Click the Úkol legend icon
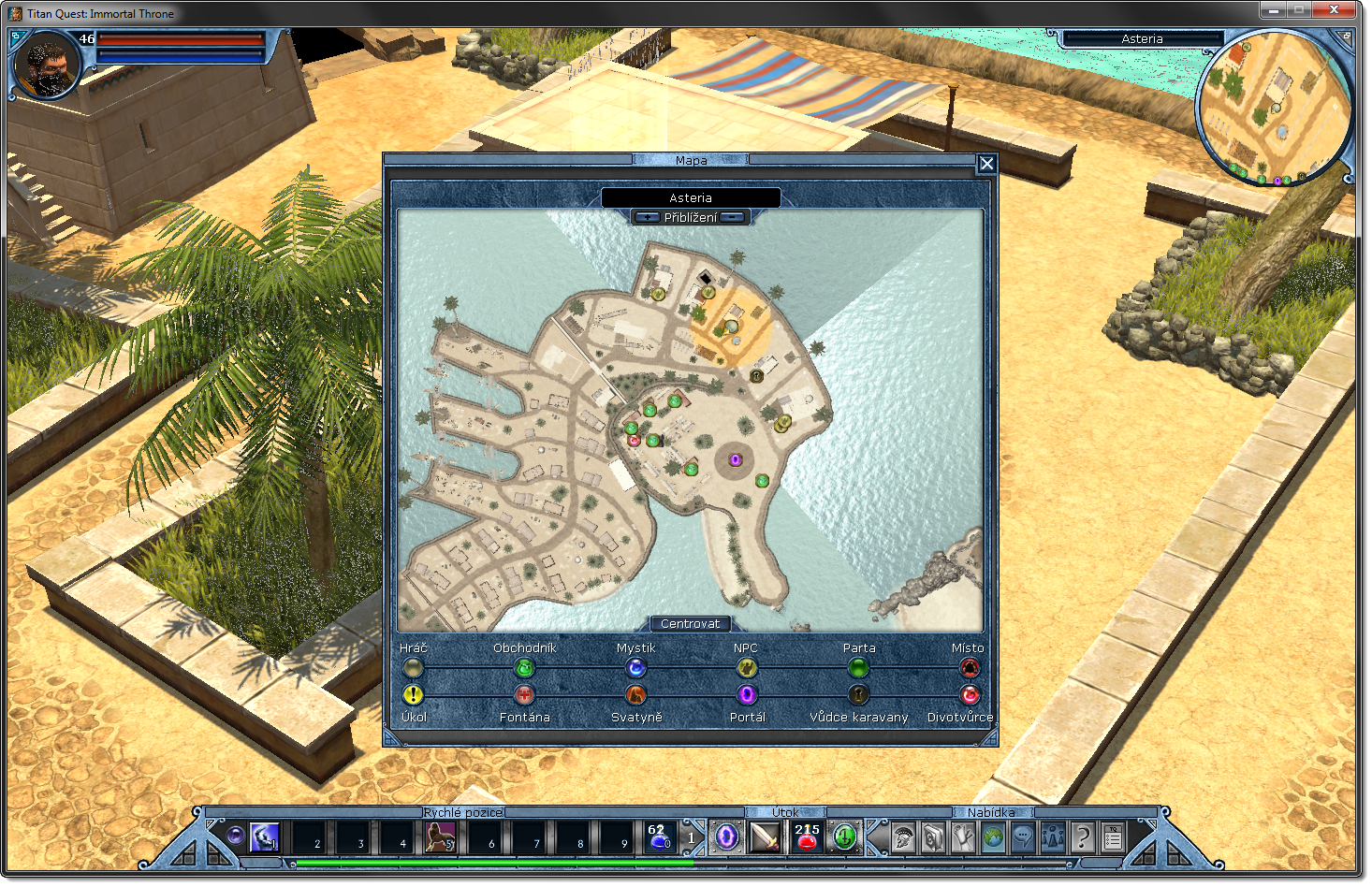Image resolution: width=1372 pixels, height=887 pixels. click(413, 695)
